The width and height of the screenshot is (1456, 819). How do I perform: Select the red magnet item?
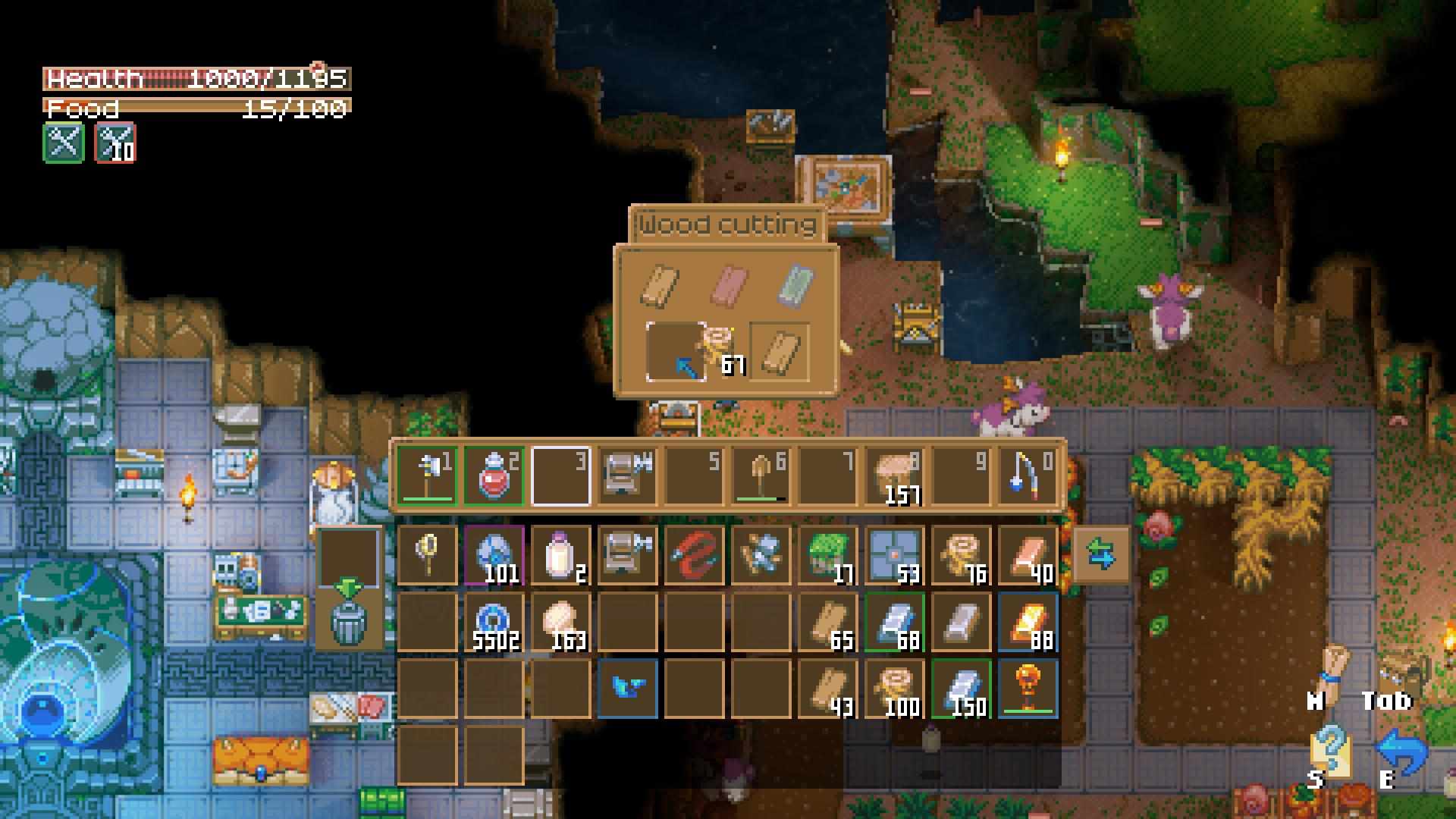click(694, 556)
